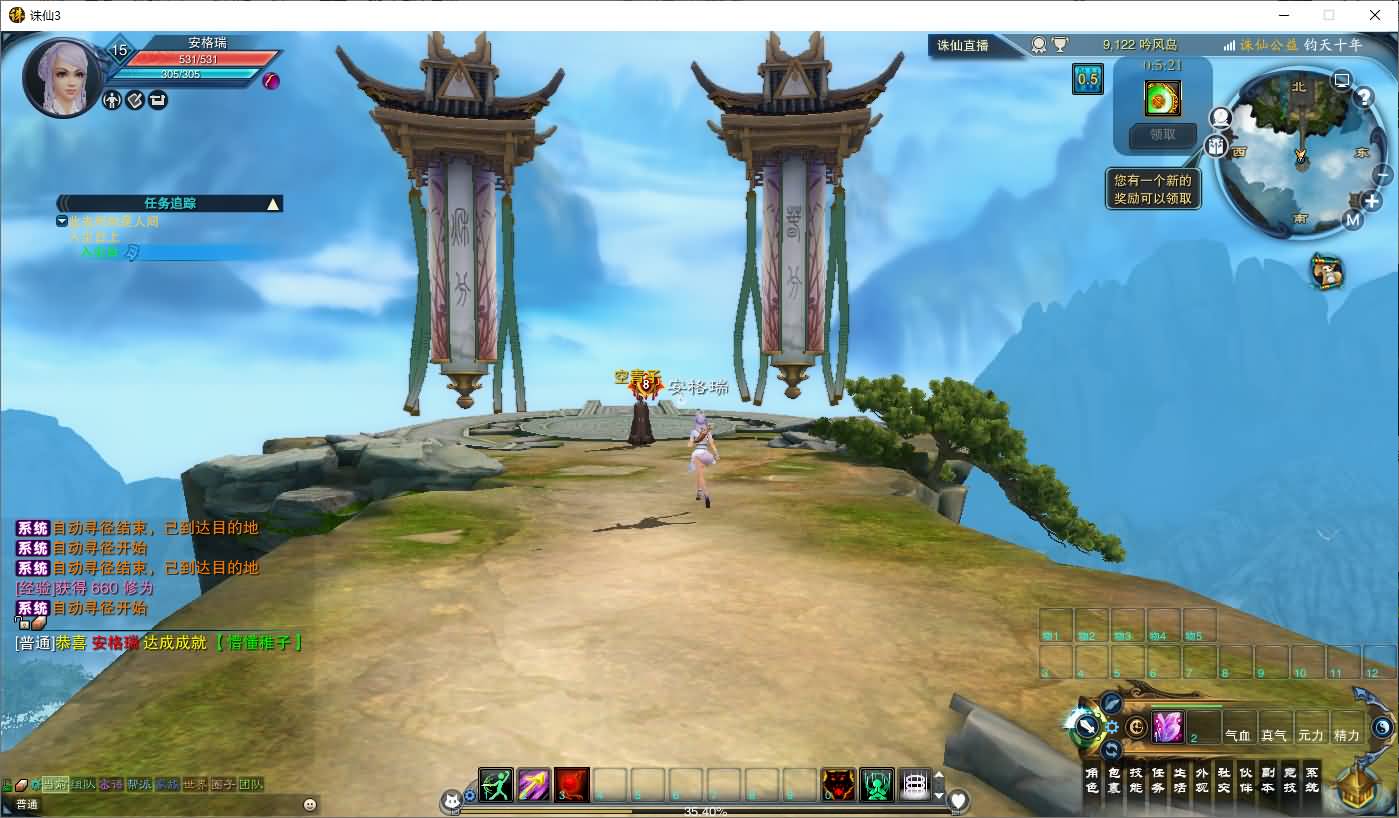Zoom in the minimap with plus button

[1372, 202]
